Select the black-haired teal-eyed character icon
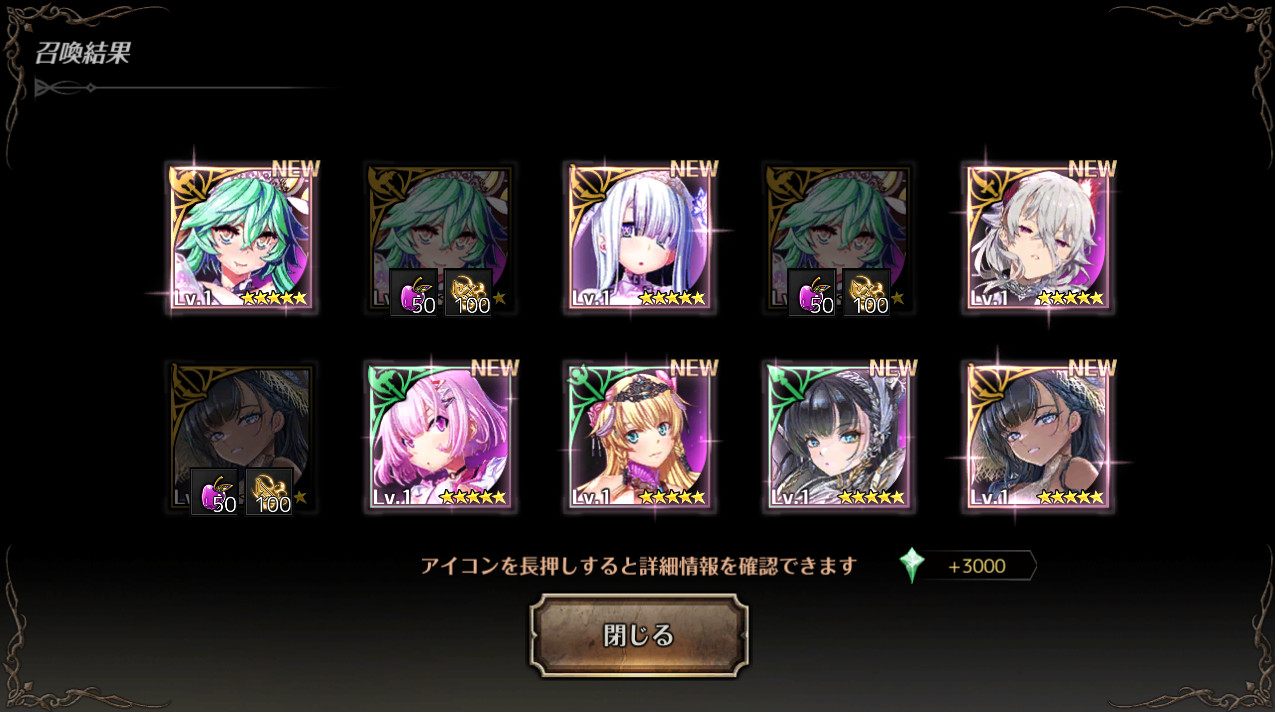The image size is (1275, 712). tap(838, 437)
